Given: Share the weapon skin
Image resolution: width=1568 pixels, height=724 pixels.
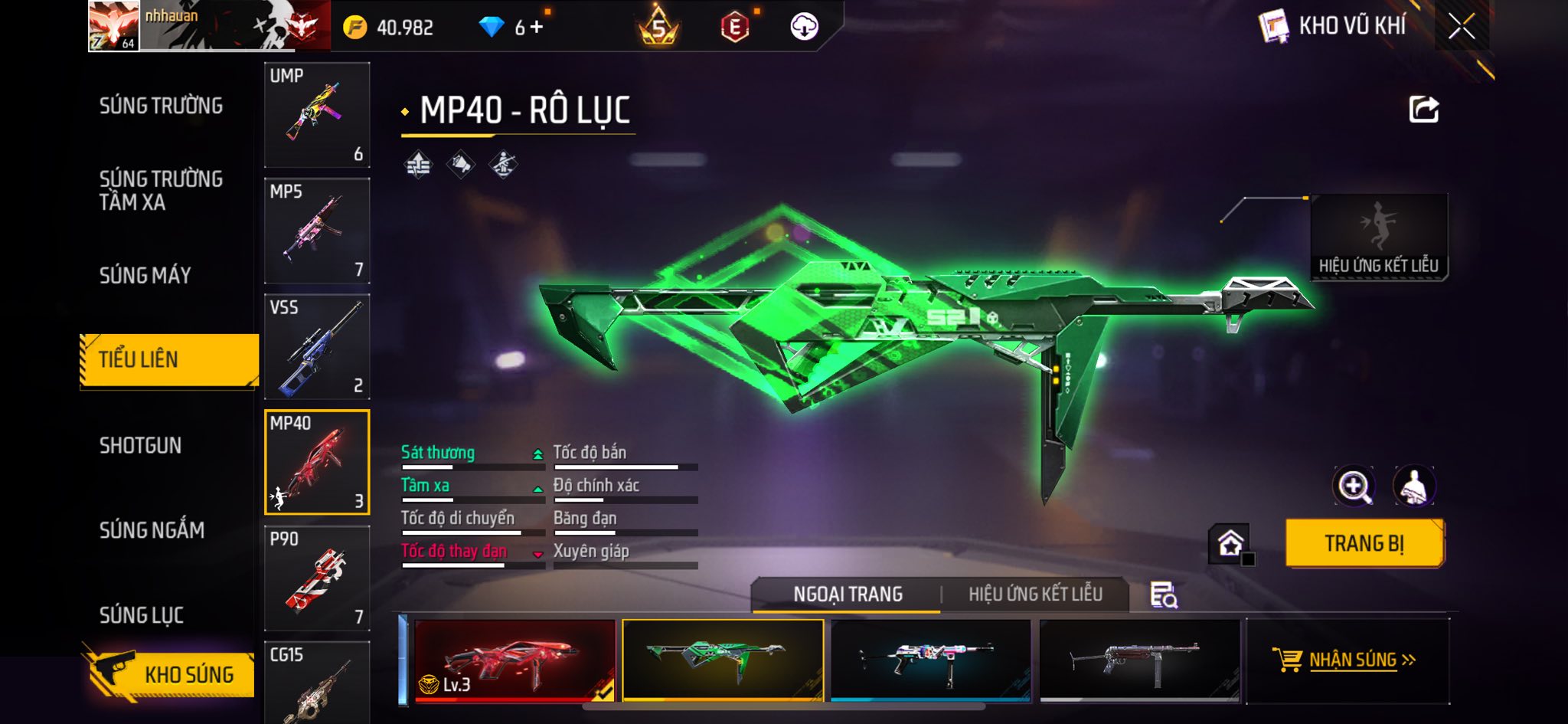Looking at the screenshot, I should [x=1424, y=110].
